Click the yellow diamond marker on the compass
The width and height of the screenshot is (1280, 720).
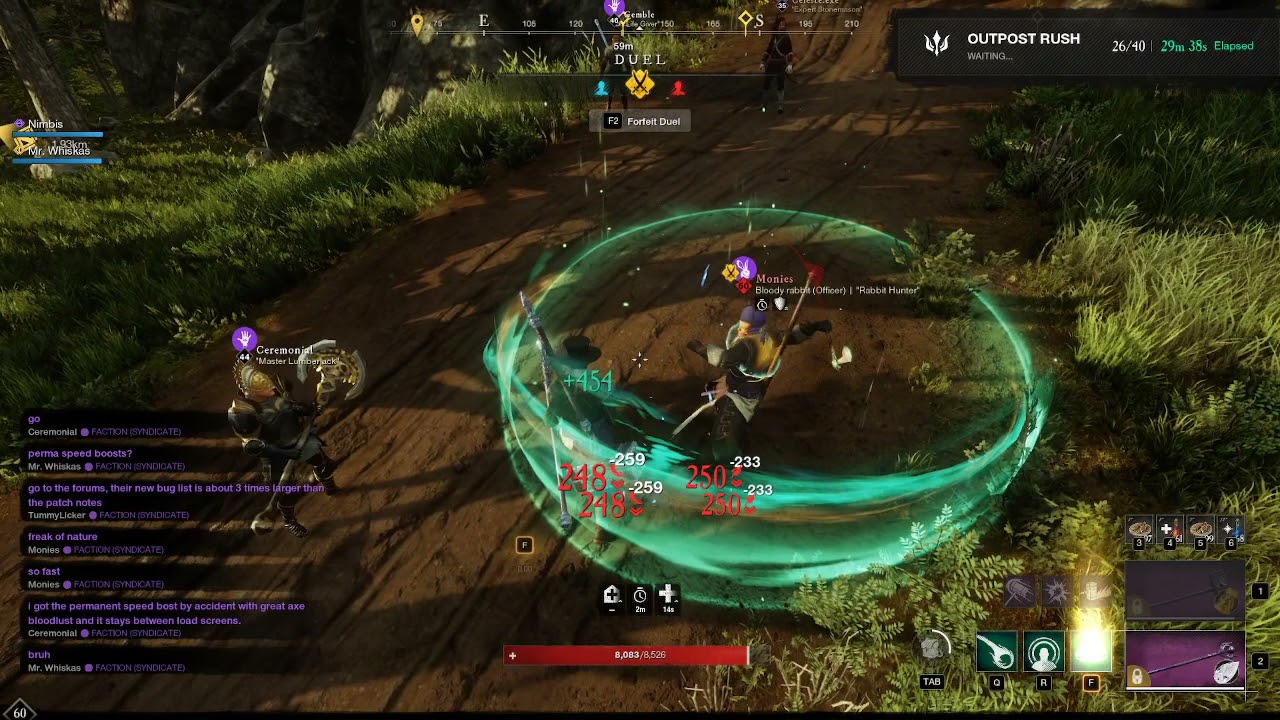[745, 19]
